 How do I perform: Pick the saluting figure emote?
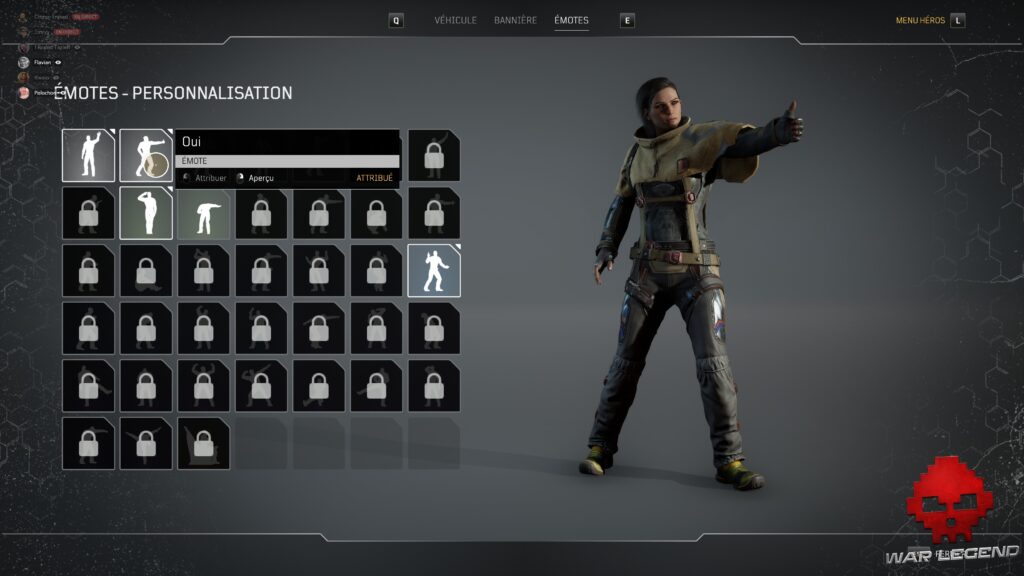(x=146, y=213)
